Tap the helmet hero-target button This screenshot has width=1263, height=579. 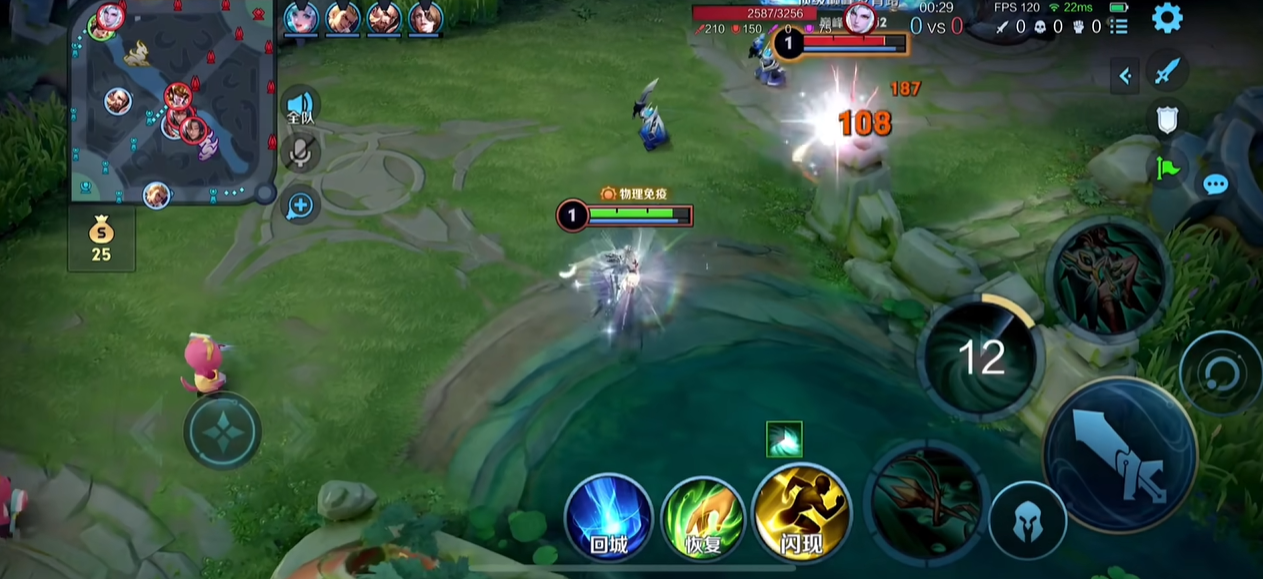pos(1027,520)
